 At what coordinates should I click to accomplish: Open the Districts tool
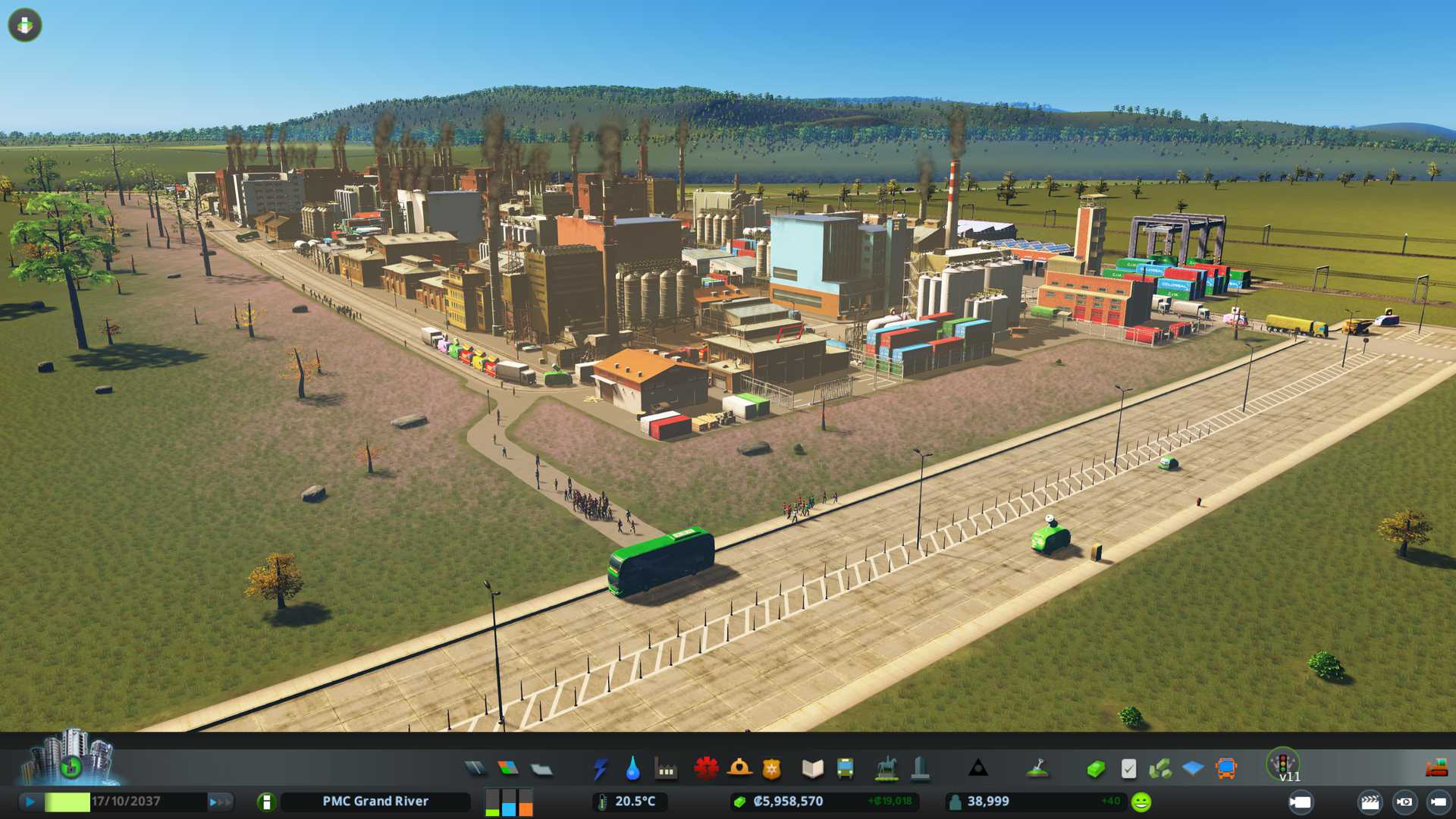pyautogui.click(x=541, y=769)
